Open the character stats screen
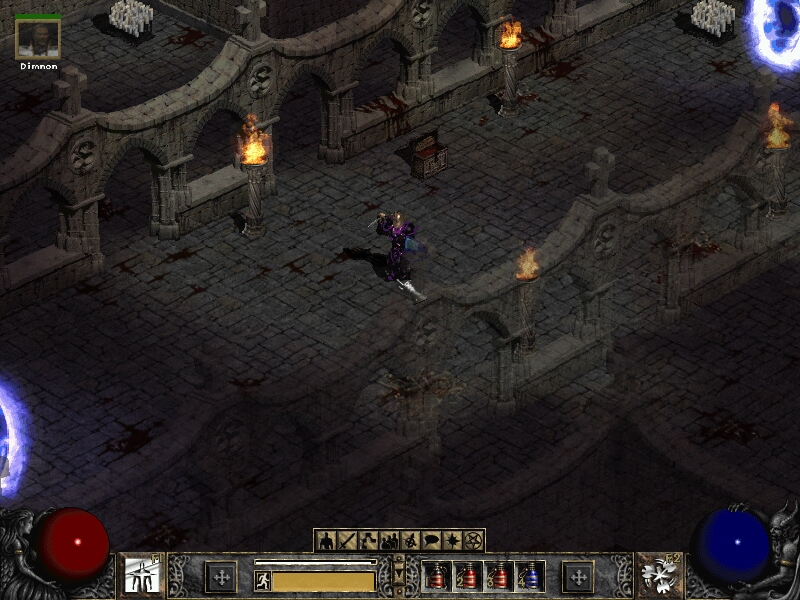800x600 pixels. [x=326, y=541]
